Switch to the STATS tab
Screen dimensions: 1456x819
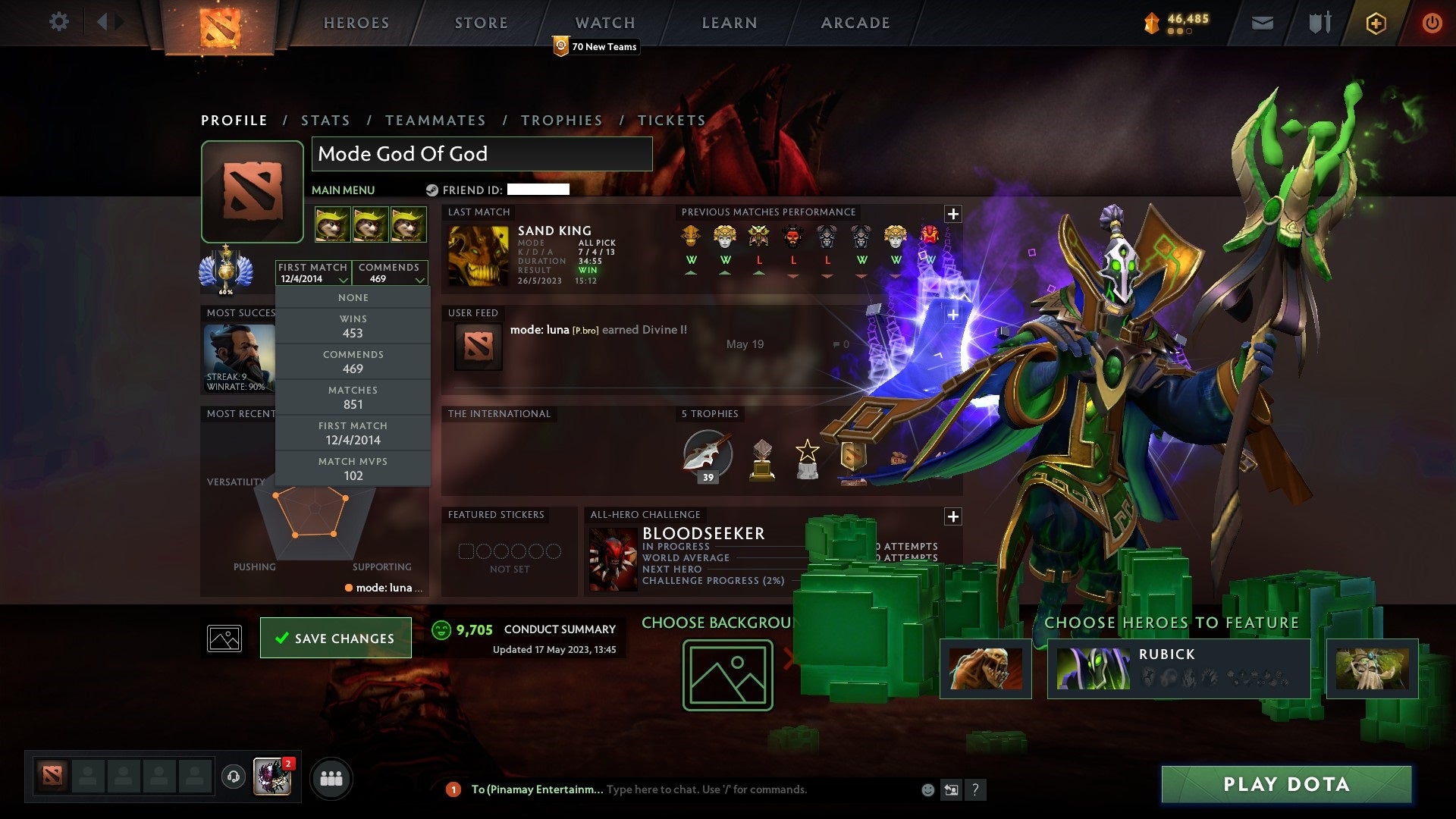(x=325, y=120)
